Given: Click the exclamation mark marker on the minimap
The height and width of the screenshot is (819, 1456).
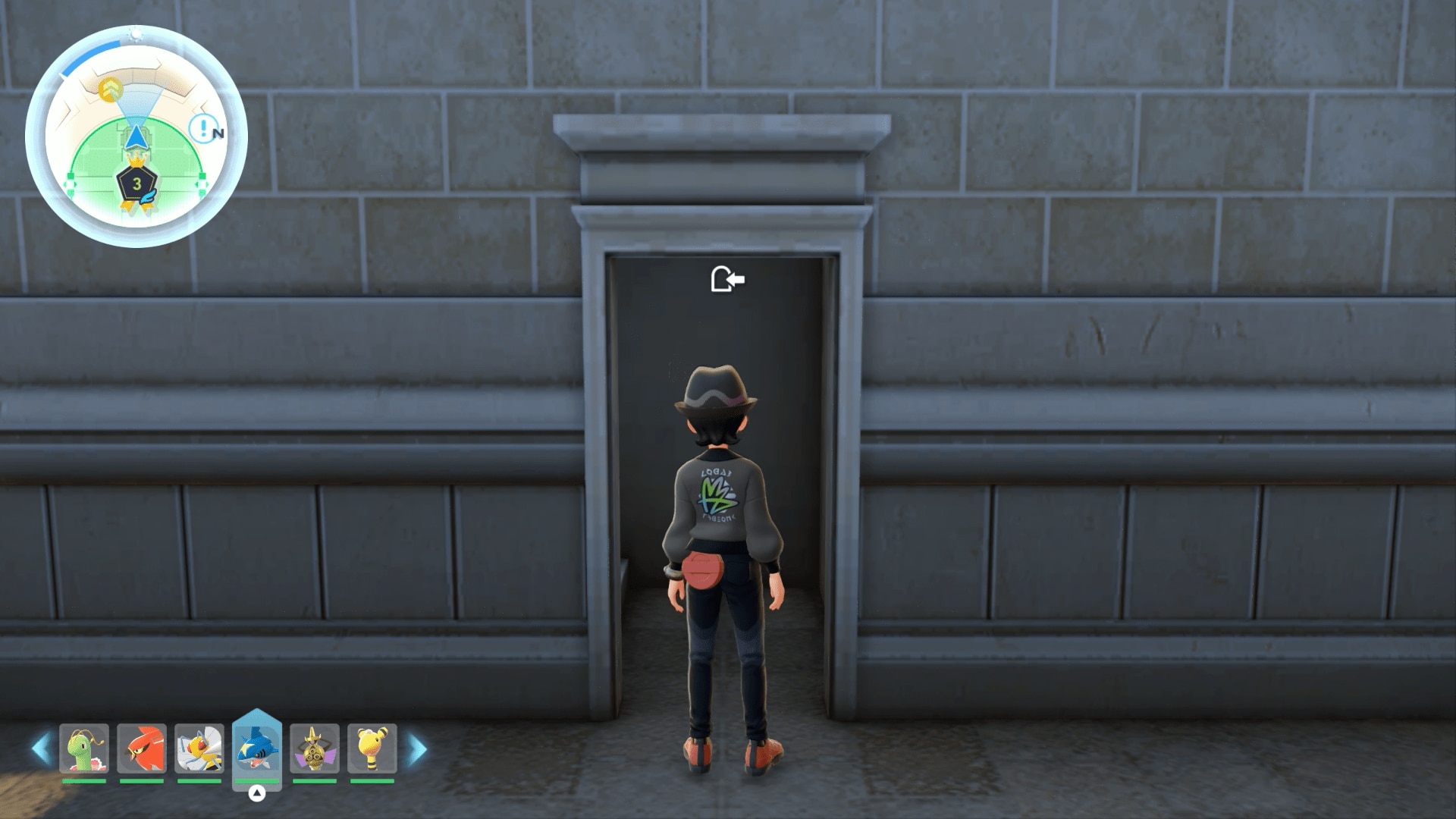Looking at the screenshot, I should [x=202, y=128].
